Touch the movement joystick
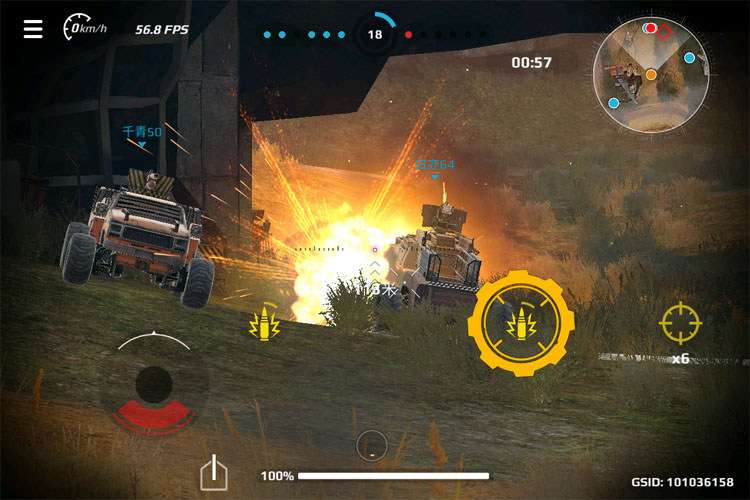Screen dimensions: 750x500 point(154,384)
